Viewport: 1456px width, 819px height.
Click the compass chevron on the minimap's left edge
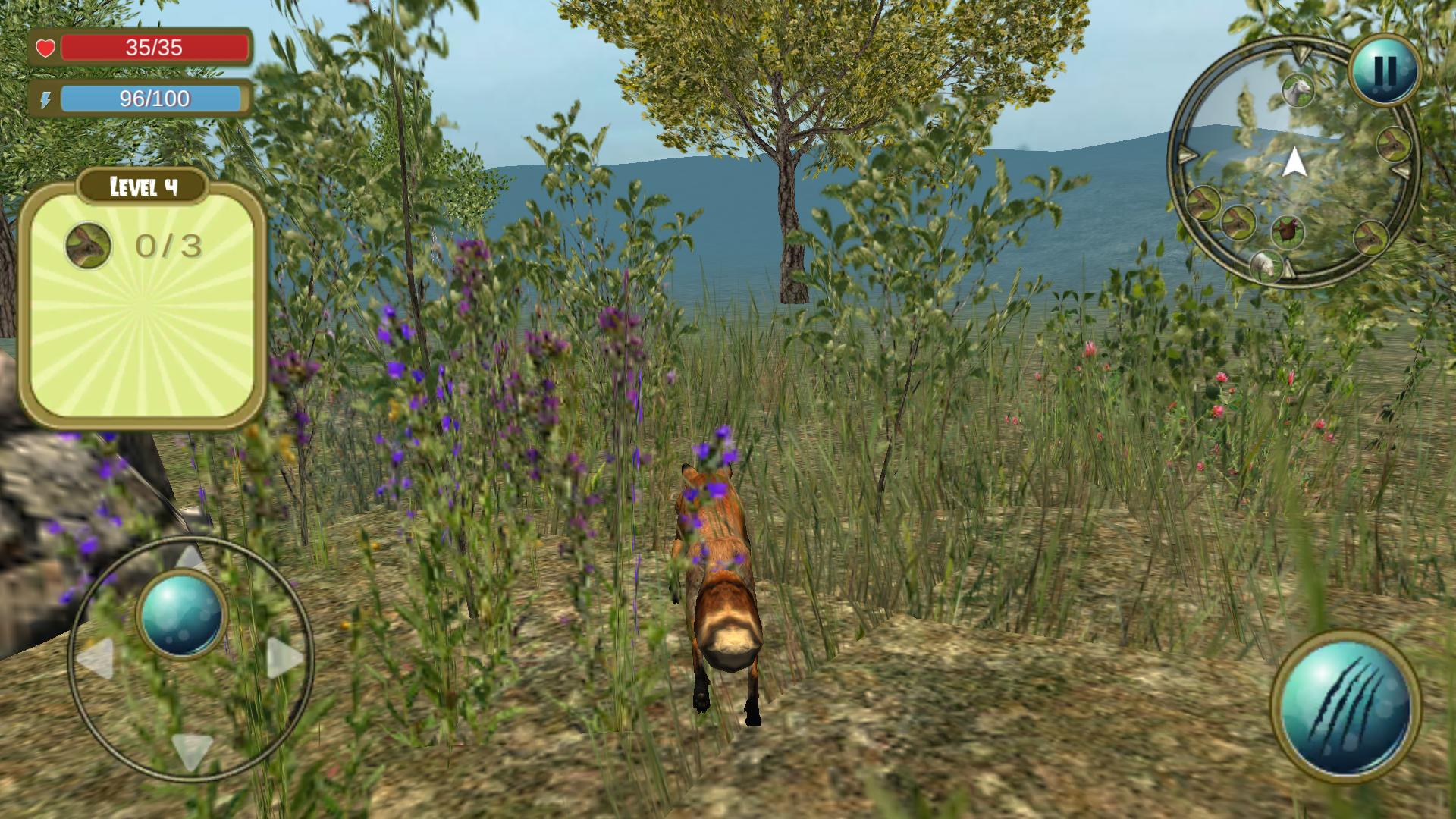coord(1187,154)
